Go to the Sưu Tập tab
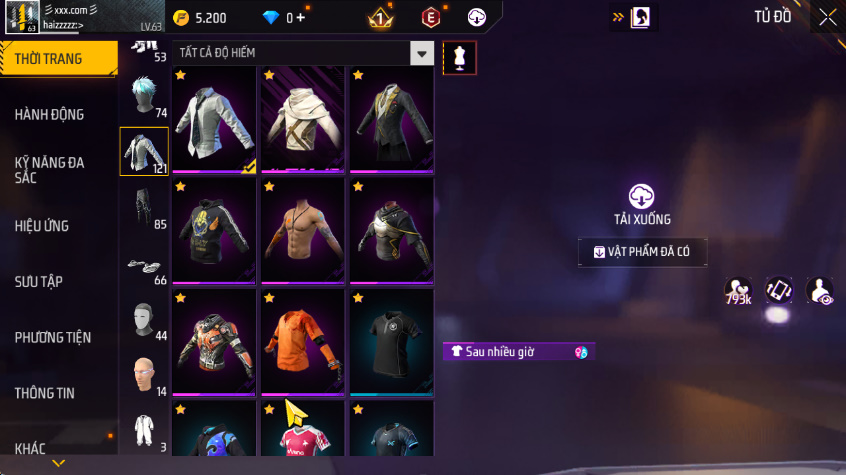The image size is (846, 475). [x=39, y=281]
